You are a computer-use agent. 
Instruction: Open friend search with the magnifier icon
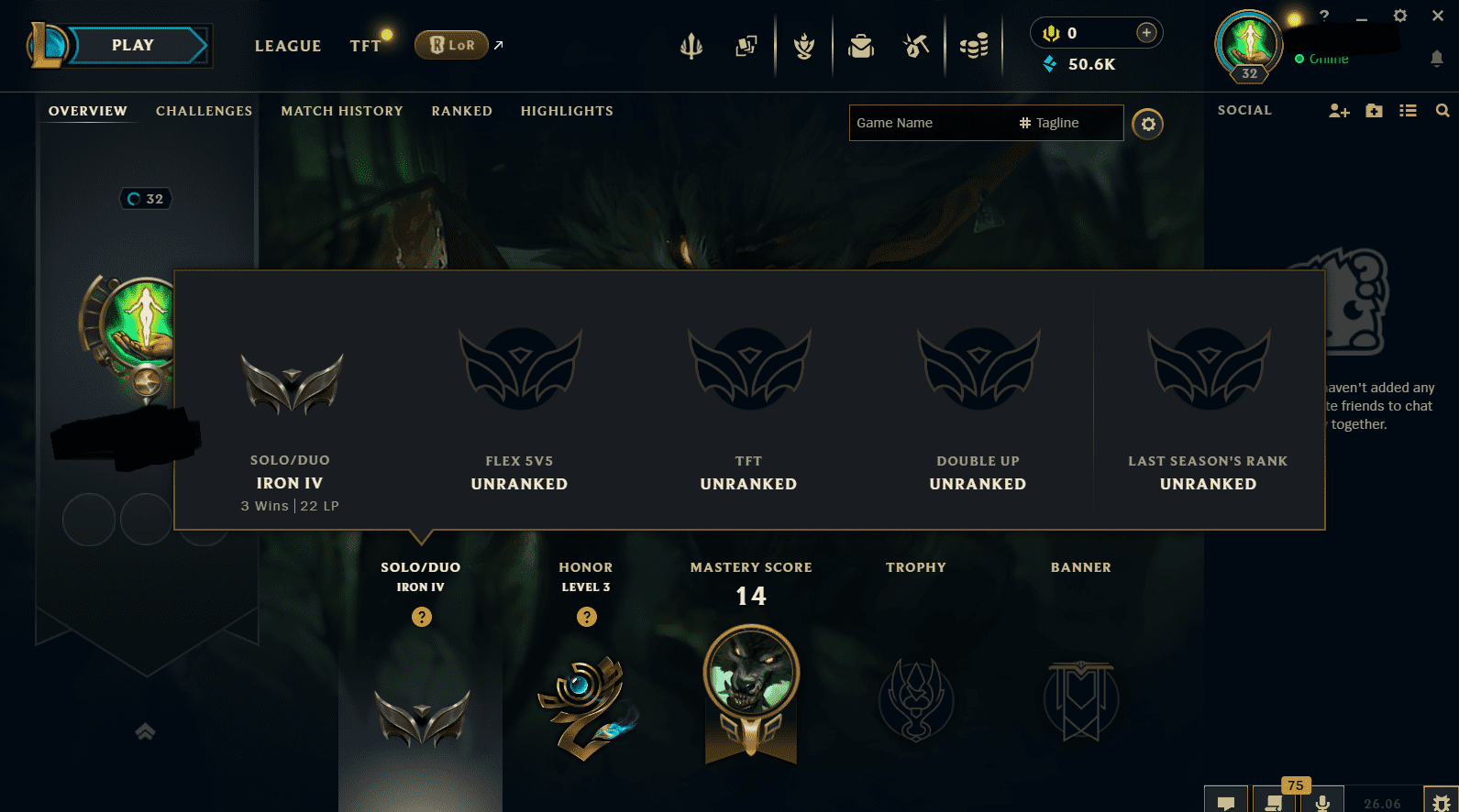point(1442,110)
